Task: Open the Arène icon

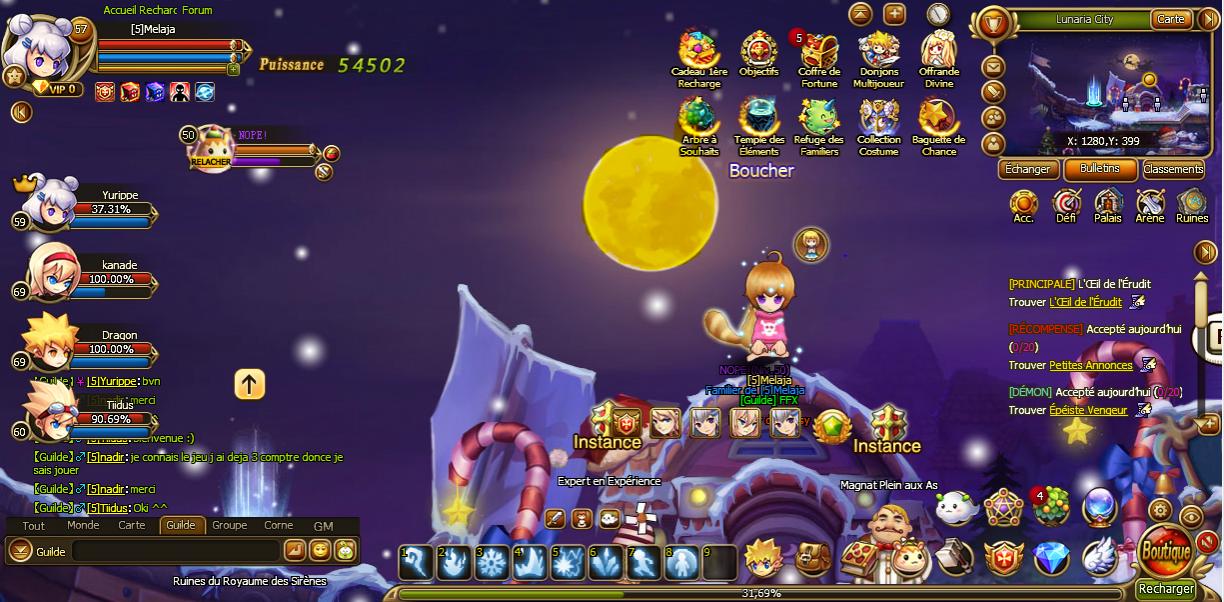Action: tap(1149, 205)
